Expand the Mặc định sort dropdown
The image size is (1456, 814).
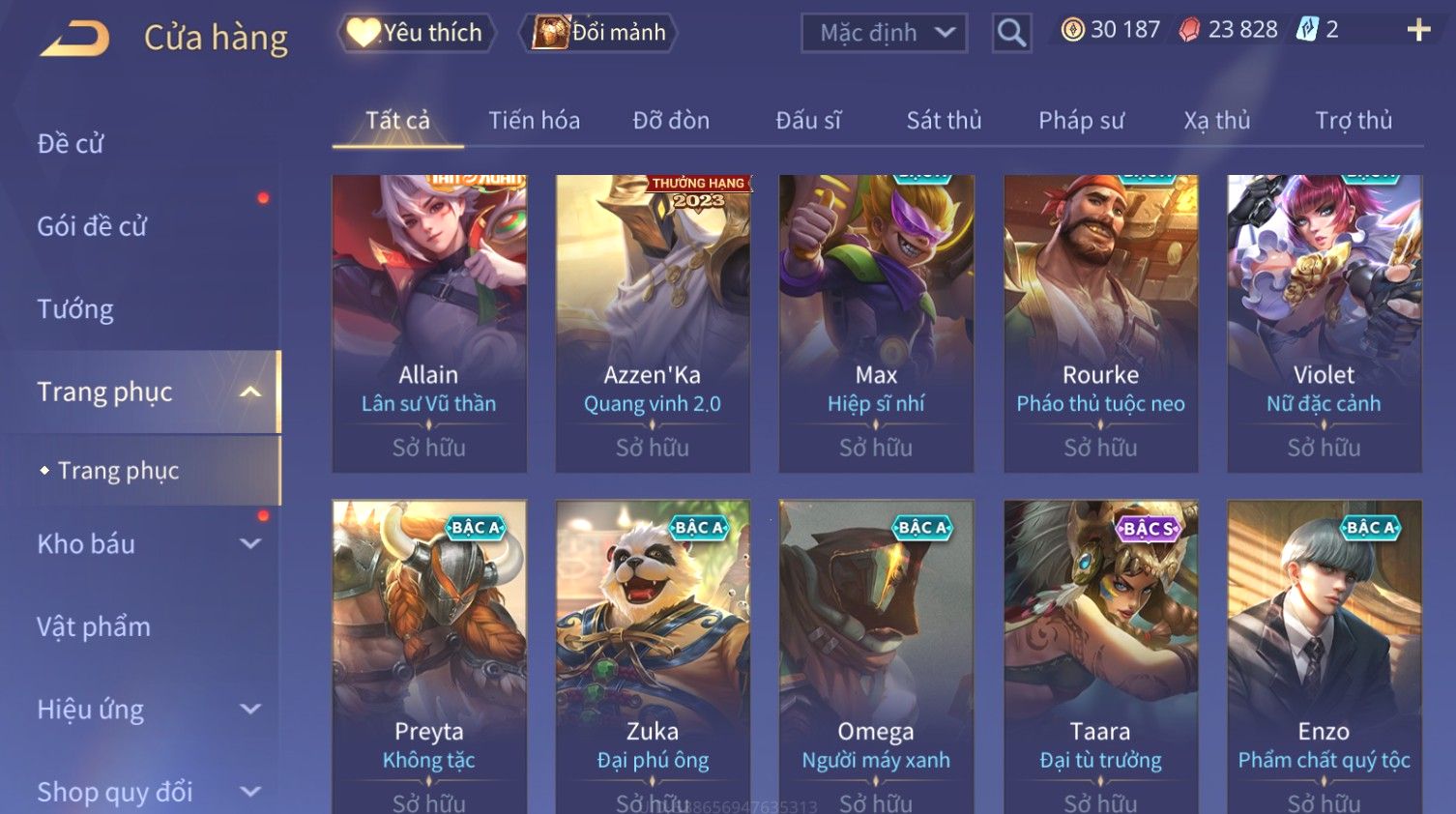884,33
